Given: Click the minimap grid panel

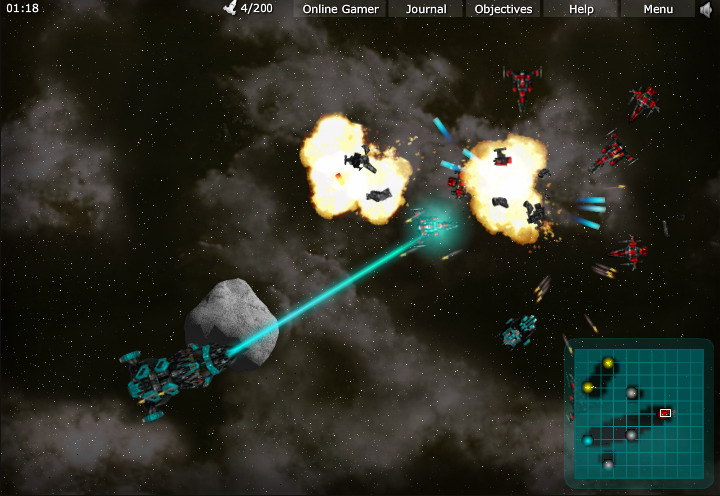Looking at the screenshot, I should pyautogui.click(x=640, y=412).
